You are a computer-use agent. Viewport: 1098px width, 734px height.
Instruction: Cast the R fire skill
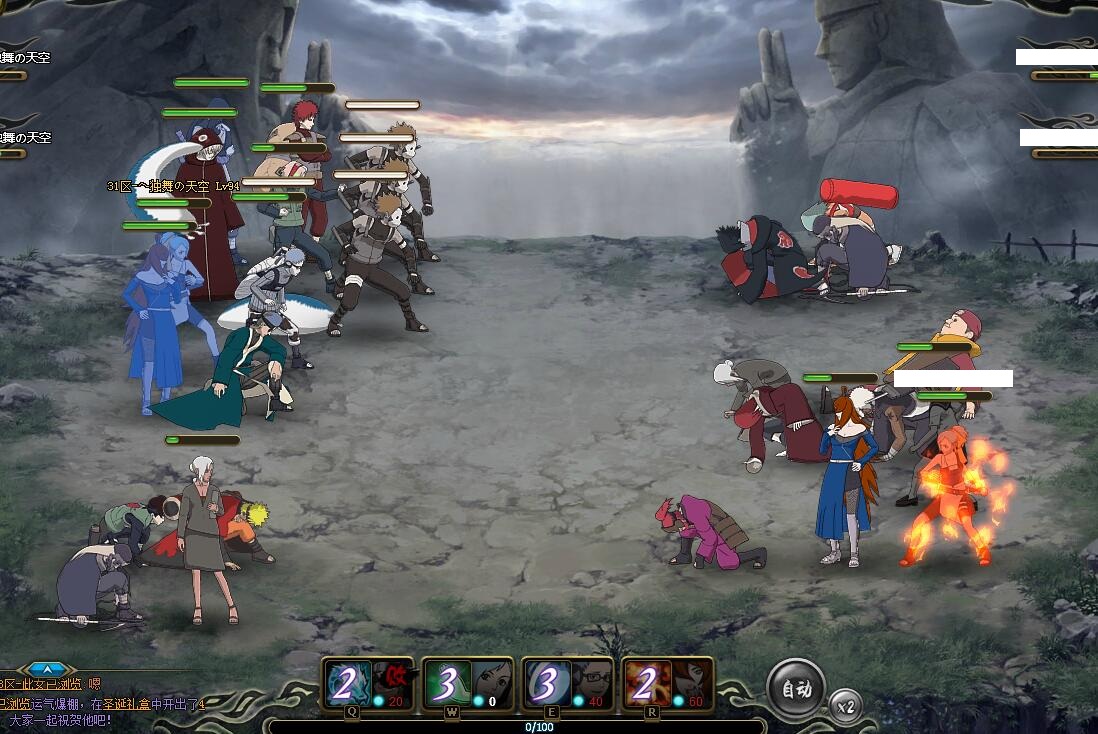667,685
